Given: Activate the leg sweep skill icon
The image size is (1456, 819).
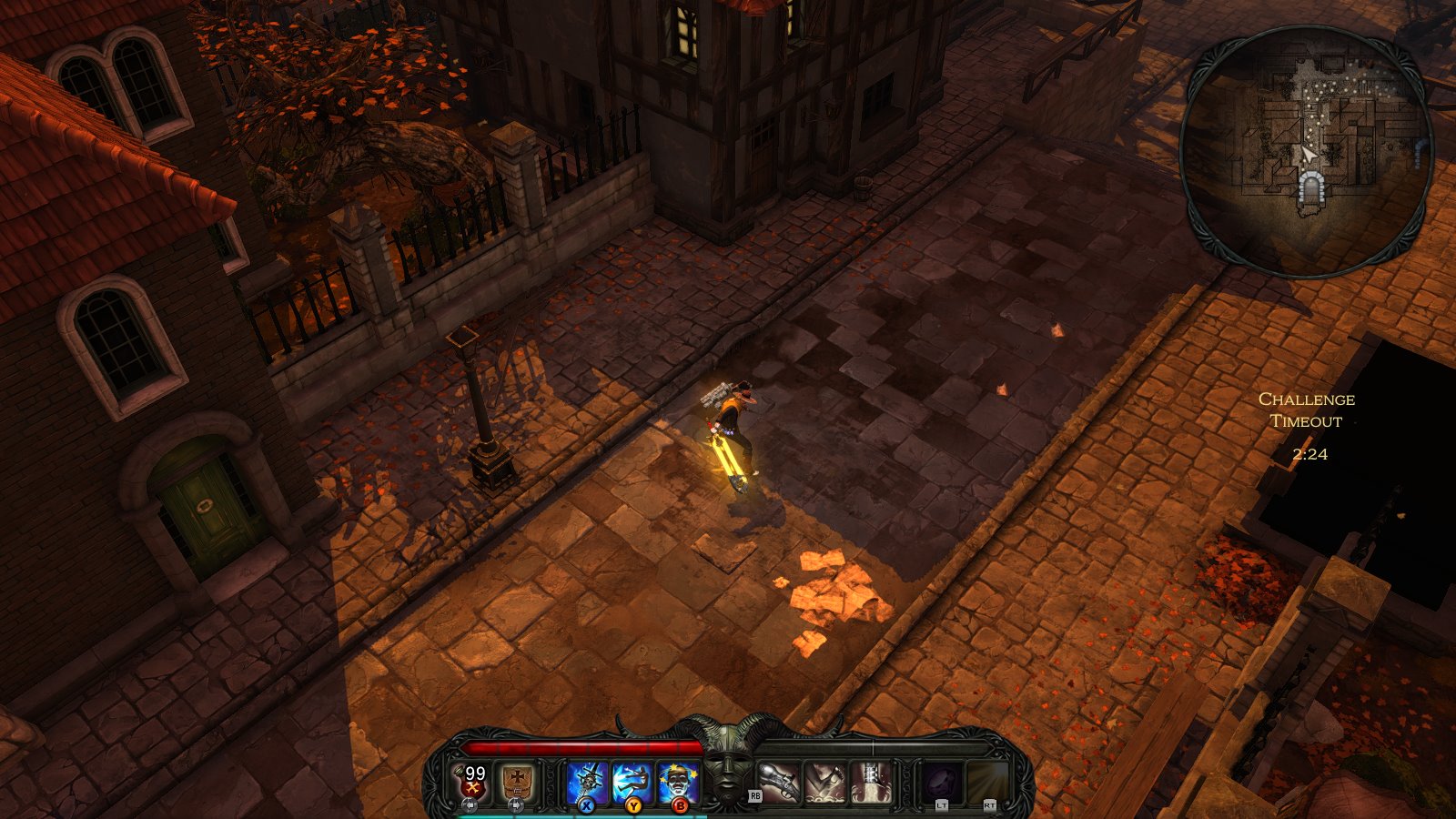Looking at the screenshot, I should coord(825,782).
